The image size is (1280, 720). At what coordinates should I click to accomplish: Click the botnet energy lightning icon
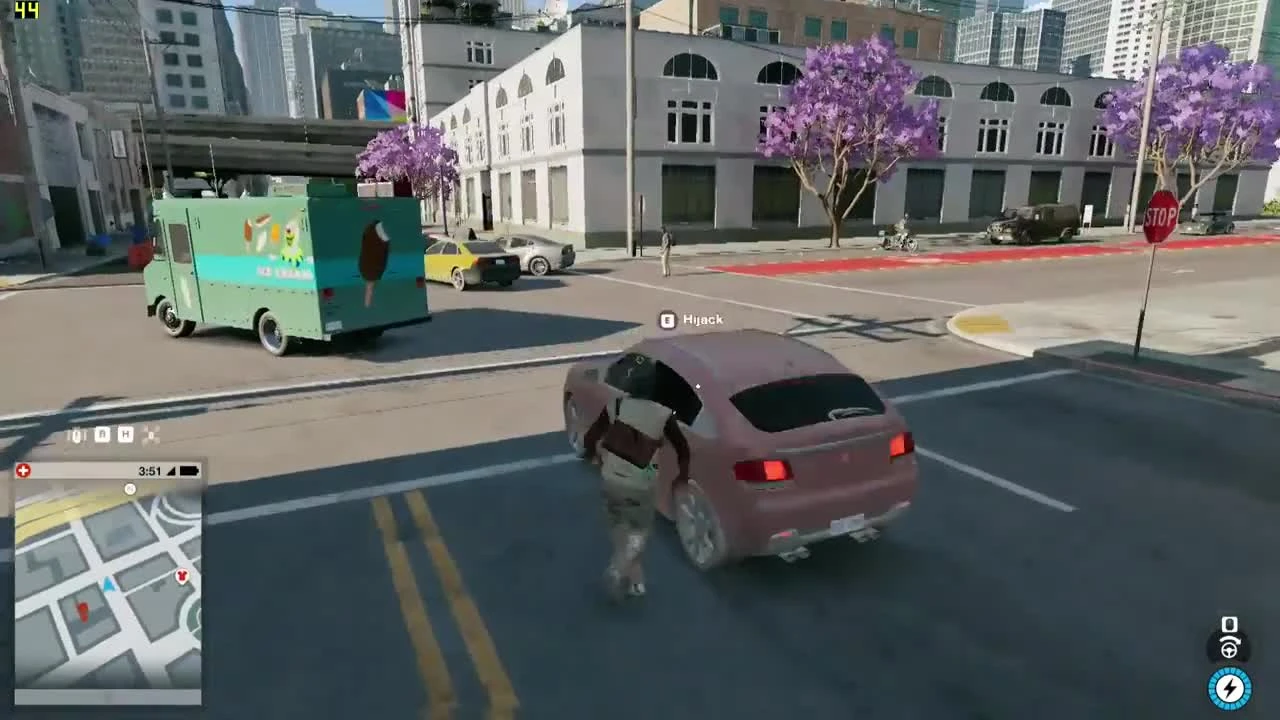pos(1230,687)
